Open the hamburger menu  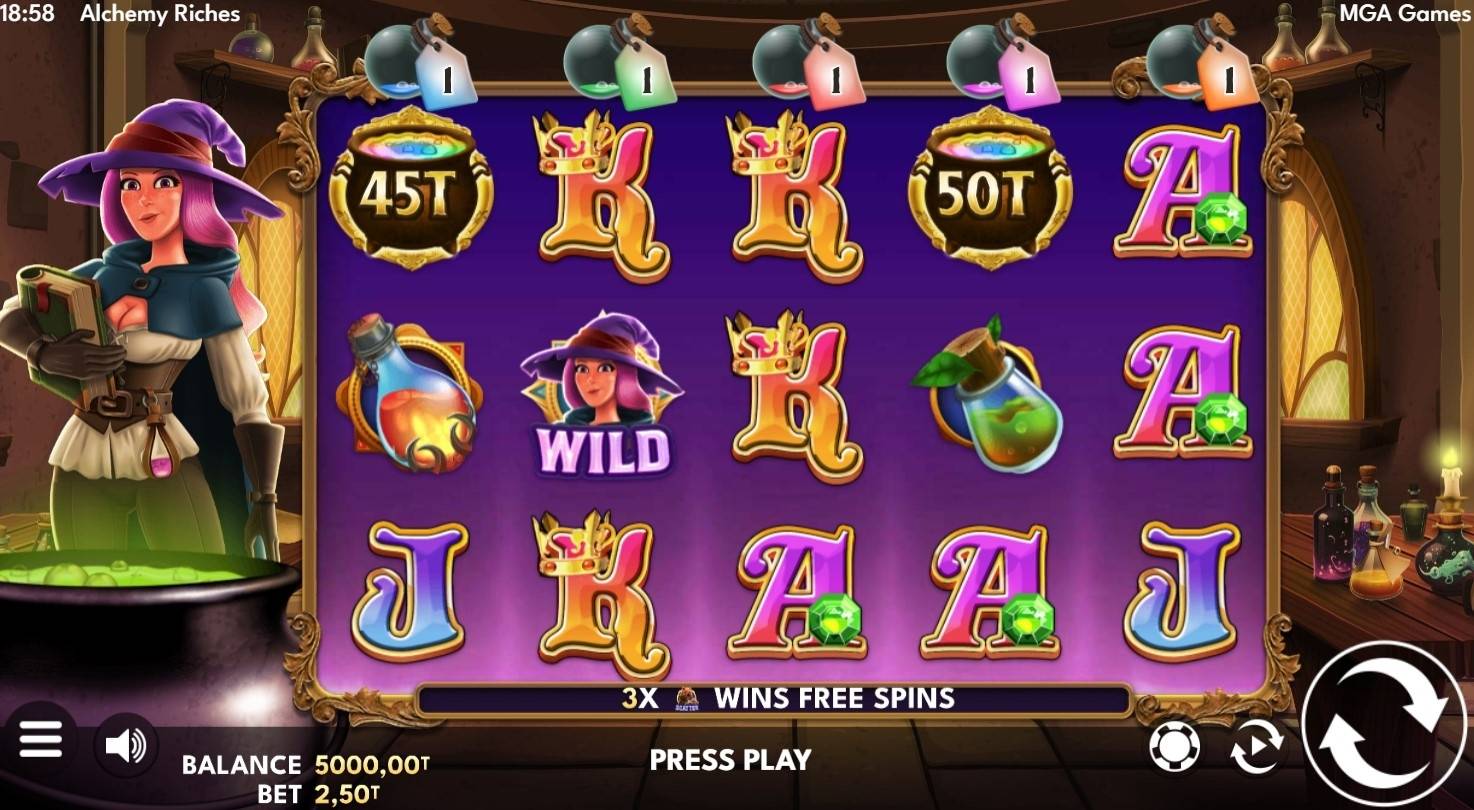(40, 741)
